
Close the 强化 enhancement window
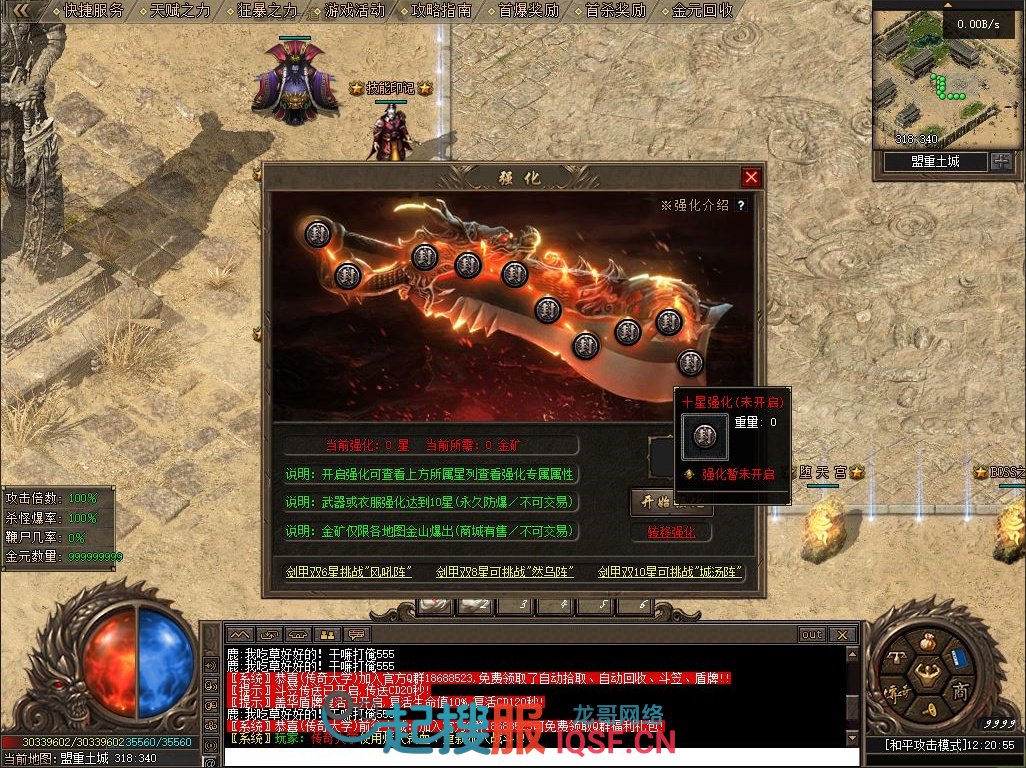[751, 178]
